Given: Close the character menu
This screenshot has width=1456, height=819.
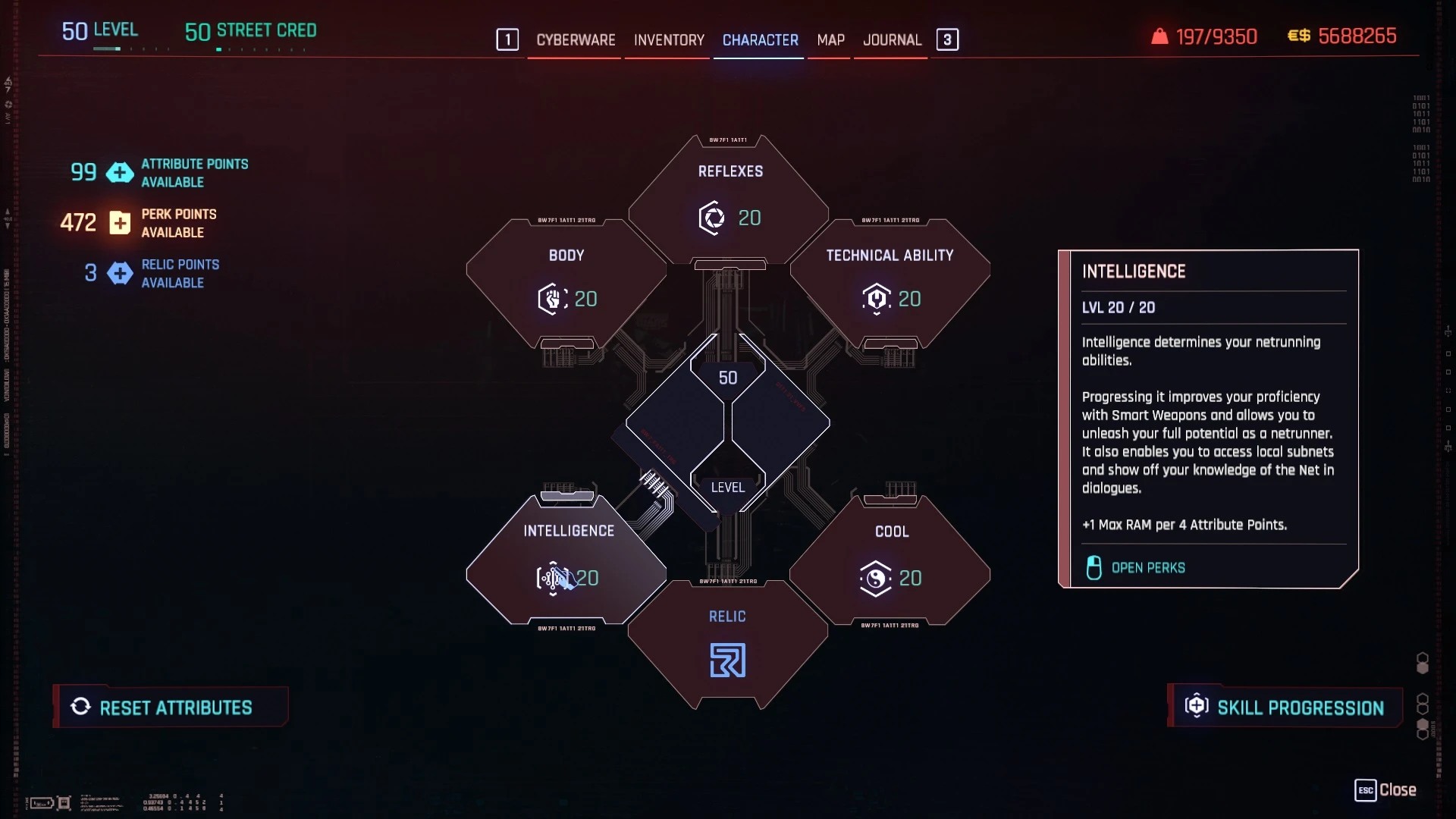Looking at the screenshot, I should 1385,790.
